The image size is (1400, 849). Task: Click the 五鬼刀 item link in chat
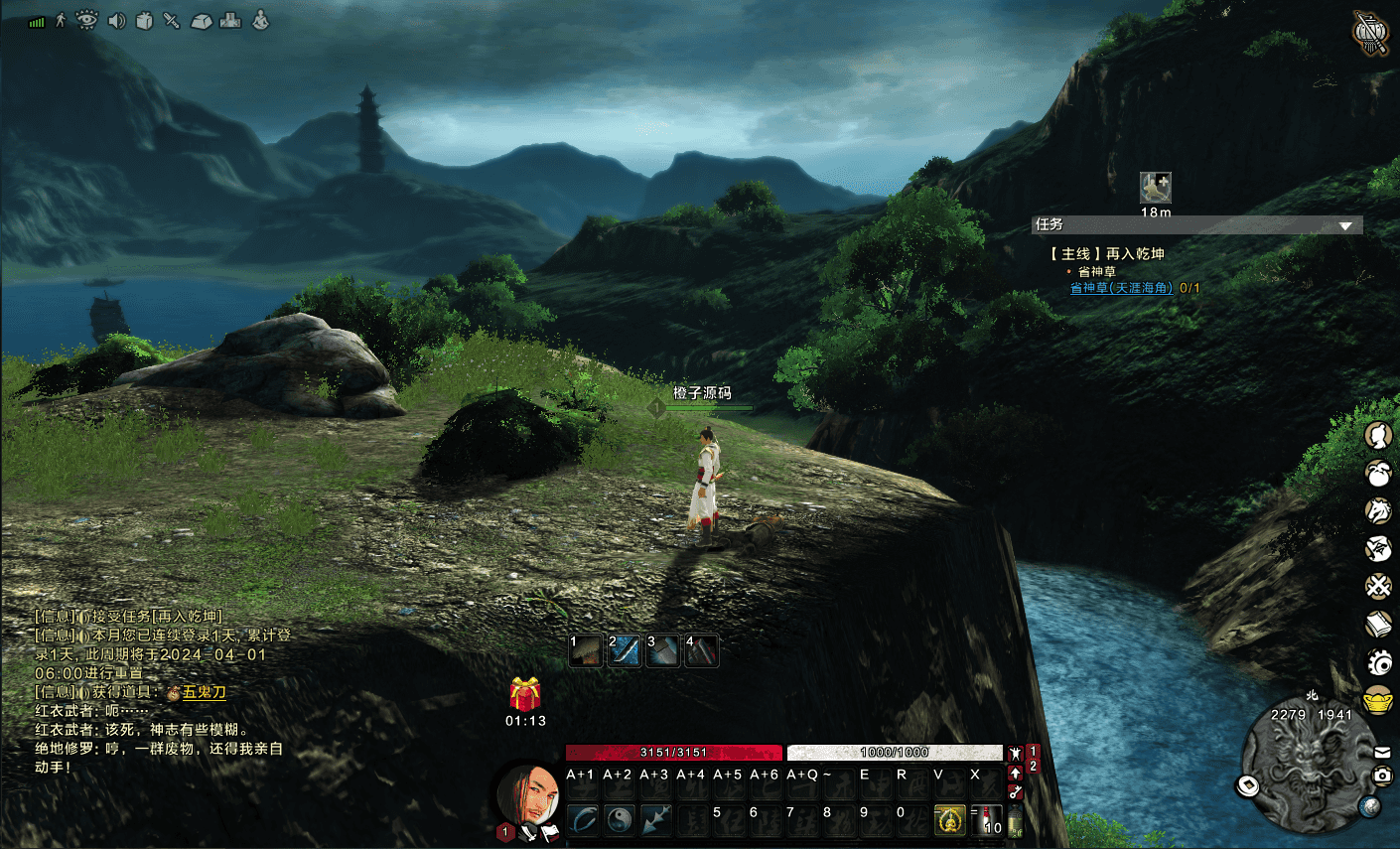pos(205,692)
